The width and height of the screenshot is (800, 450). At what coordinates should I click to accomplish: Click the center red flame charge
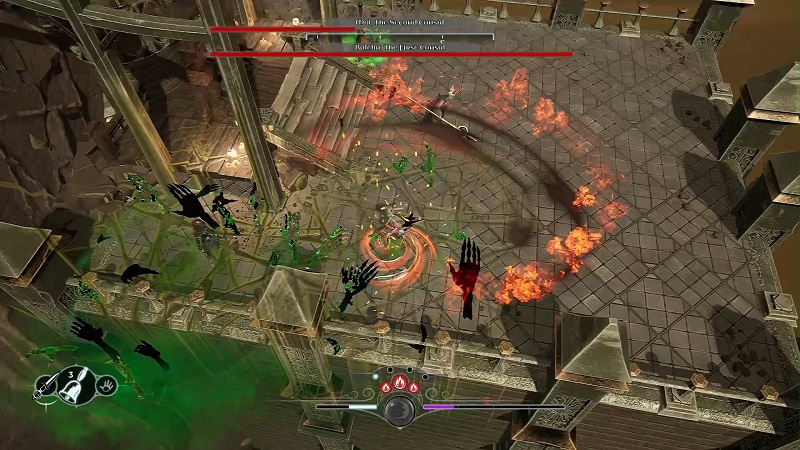point(398,381)
